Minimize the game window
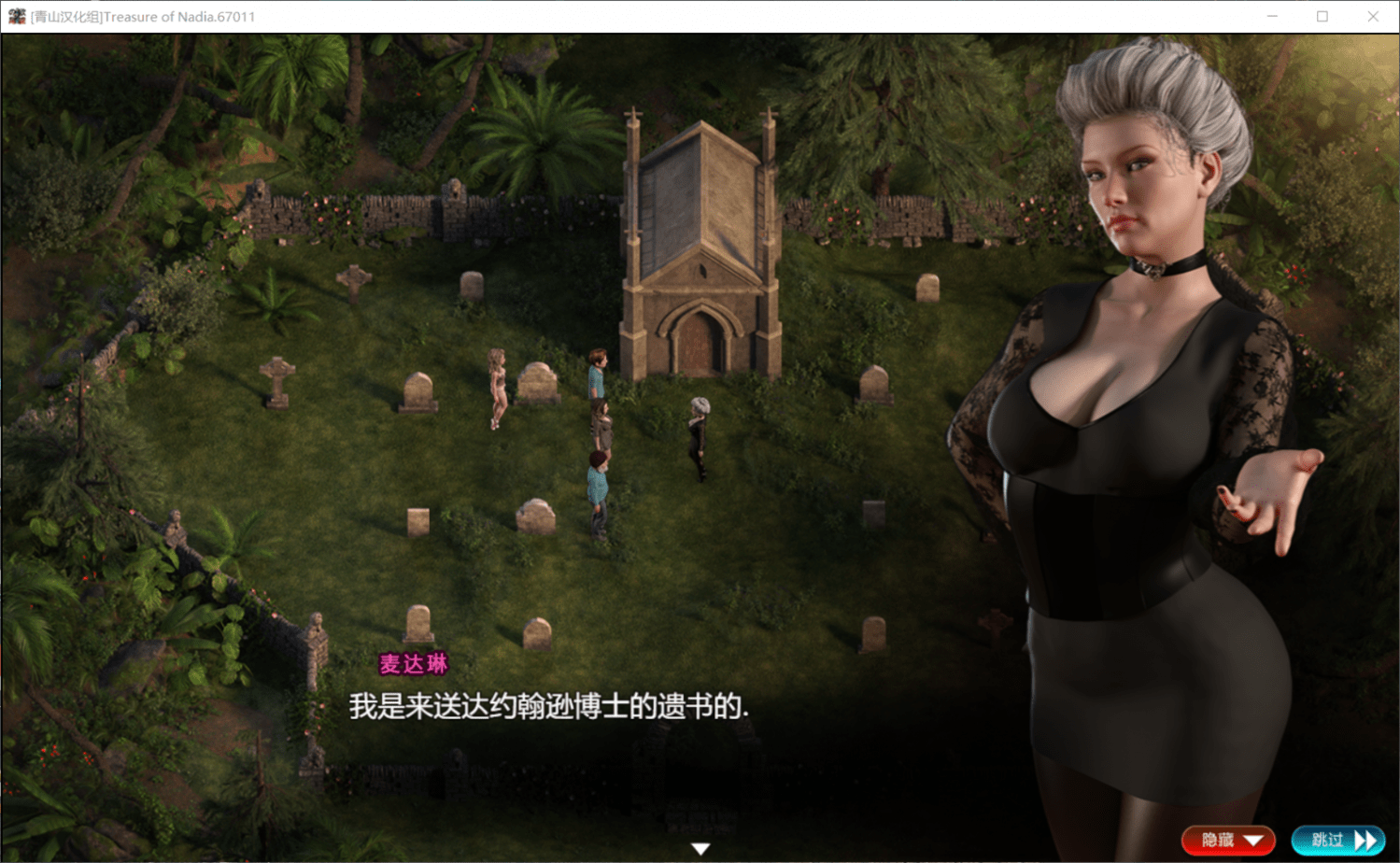 [1273, 16]
